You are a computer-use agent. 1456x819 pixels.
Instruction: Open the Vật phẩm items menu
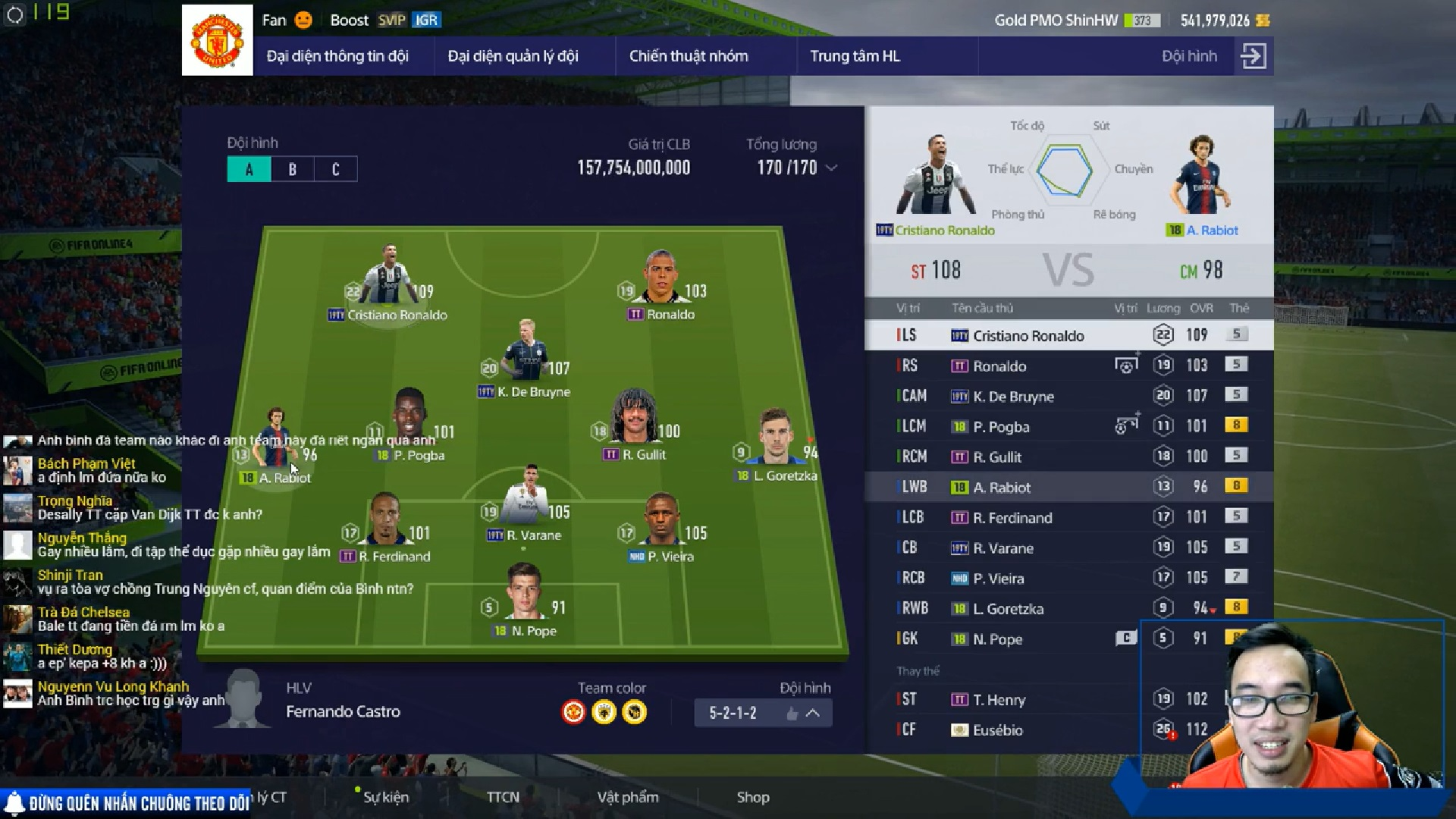click(628, 797)
